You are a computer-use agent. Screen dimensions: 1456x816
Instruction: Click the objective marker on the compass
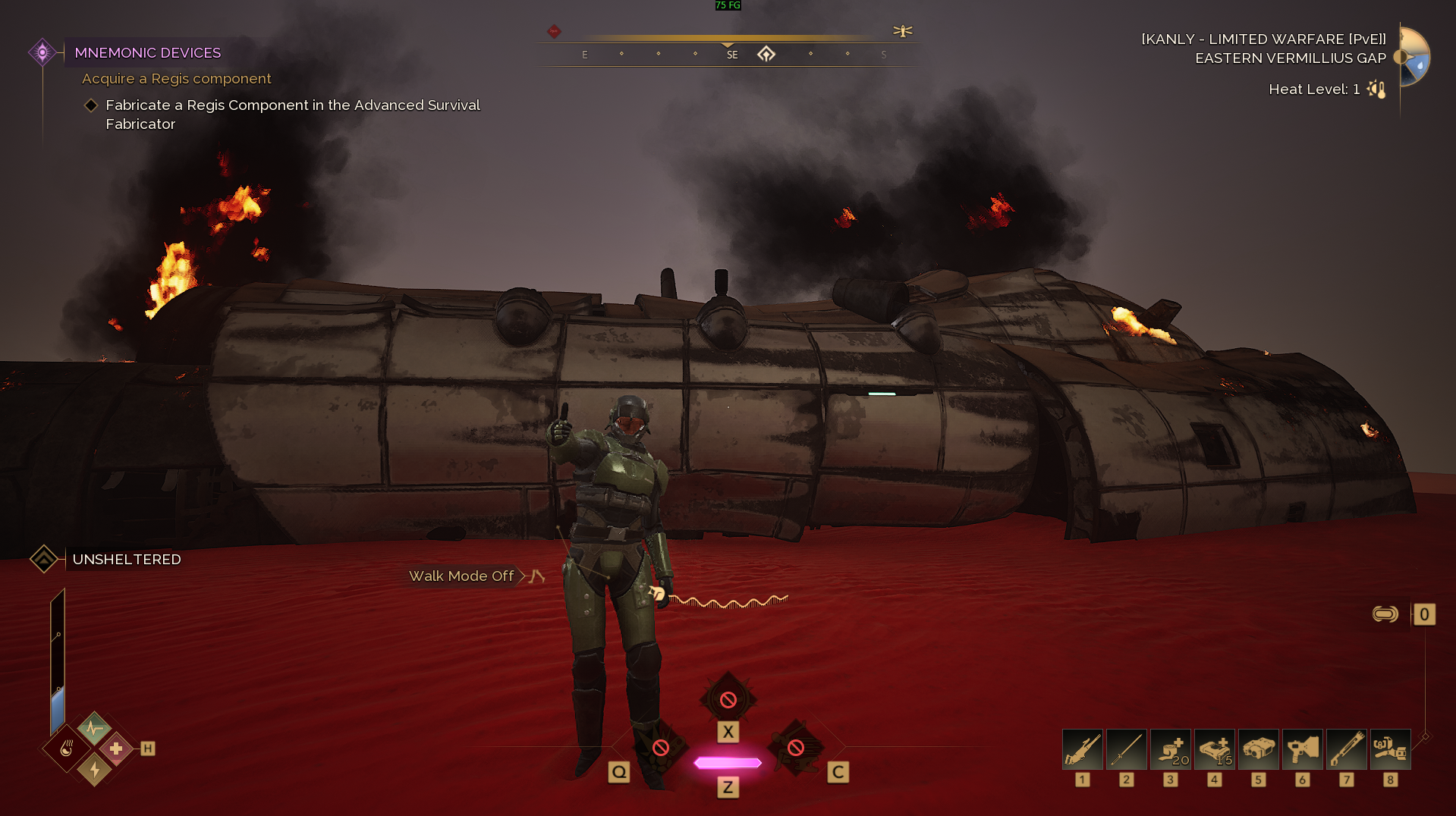pyautogui.click(x=766, y=54)
